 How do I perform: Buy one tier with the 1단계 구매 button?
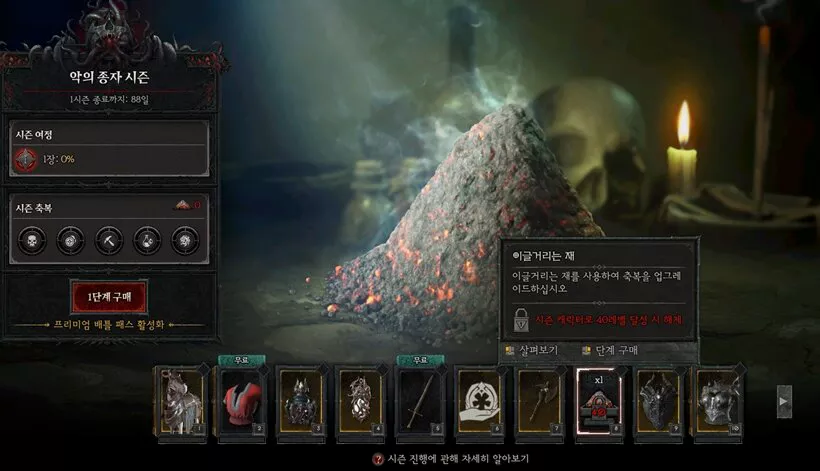click(x=109, y=297)
